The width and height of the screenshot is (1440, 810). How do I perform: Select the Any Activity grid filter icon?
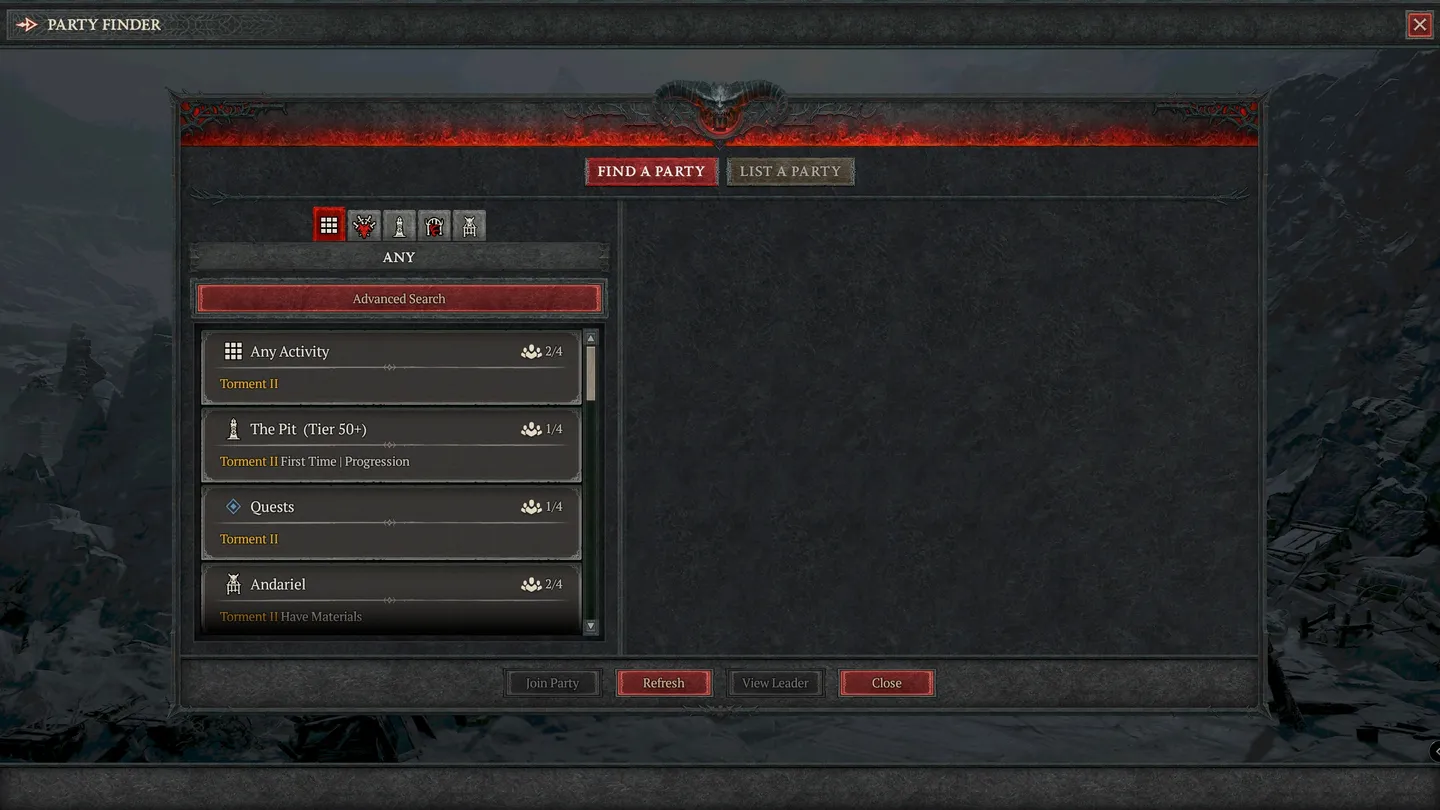[329, 224]
